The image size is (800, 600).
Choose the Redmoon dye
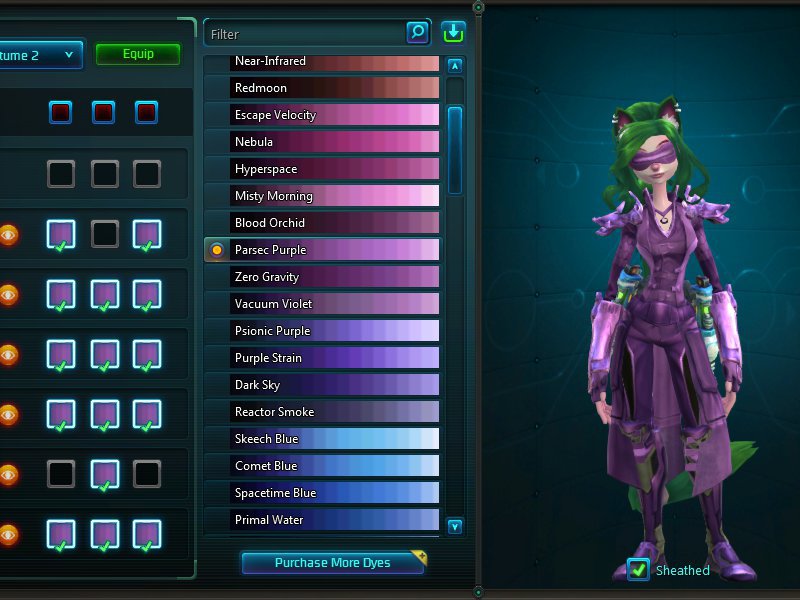(x=322, y=88)
